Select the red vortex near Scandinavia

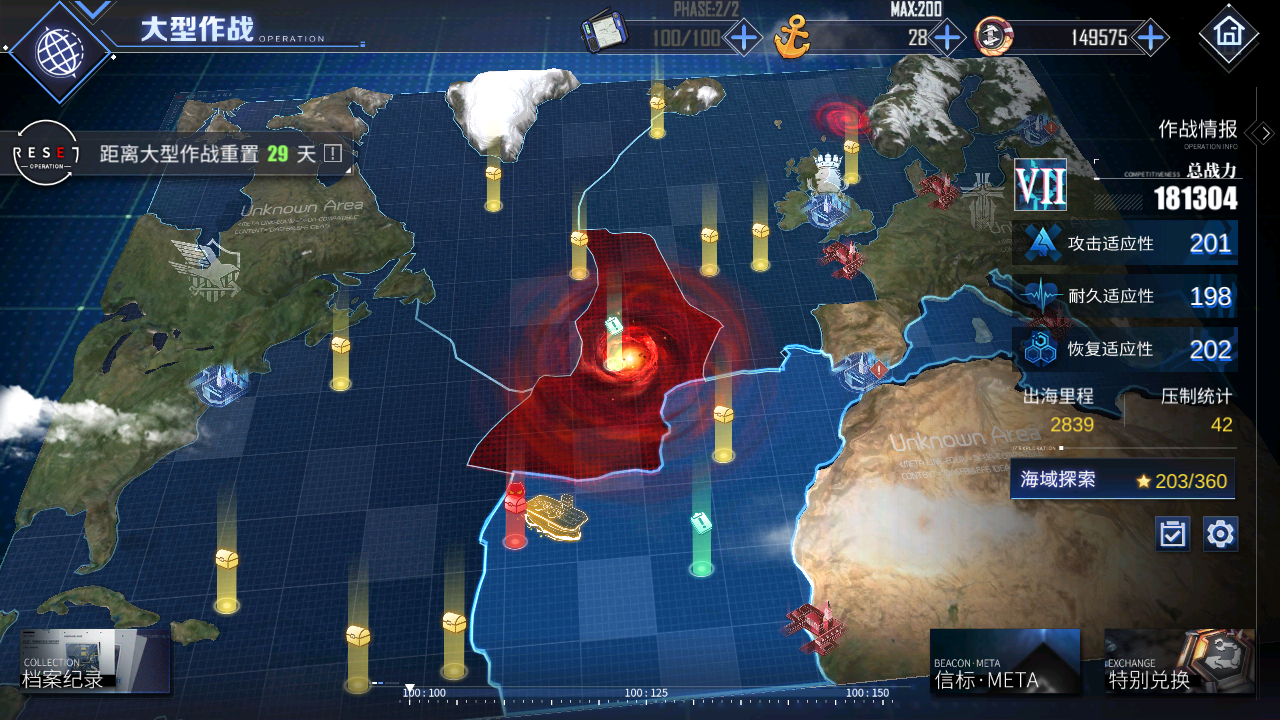click(x=841, y=119)
